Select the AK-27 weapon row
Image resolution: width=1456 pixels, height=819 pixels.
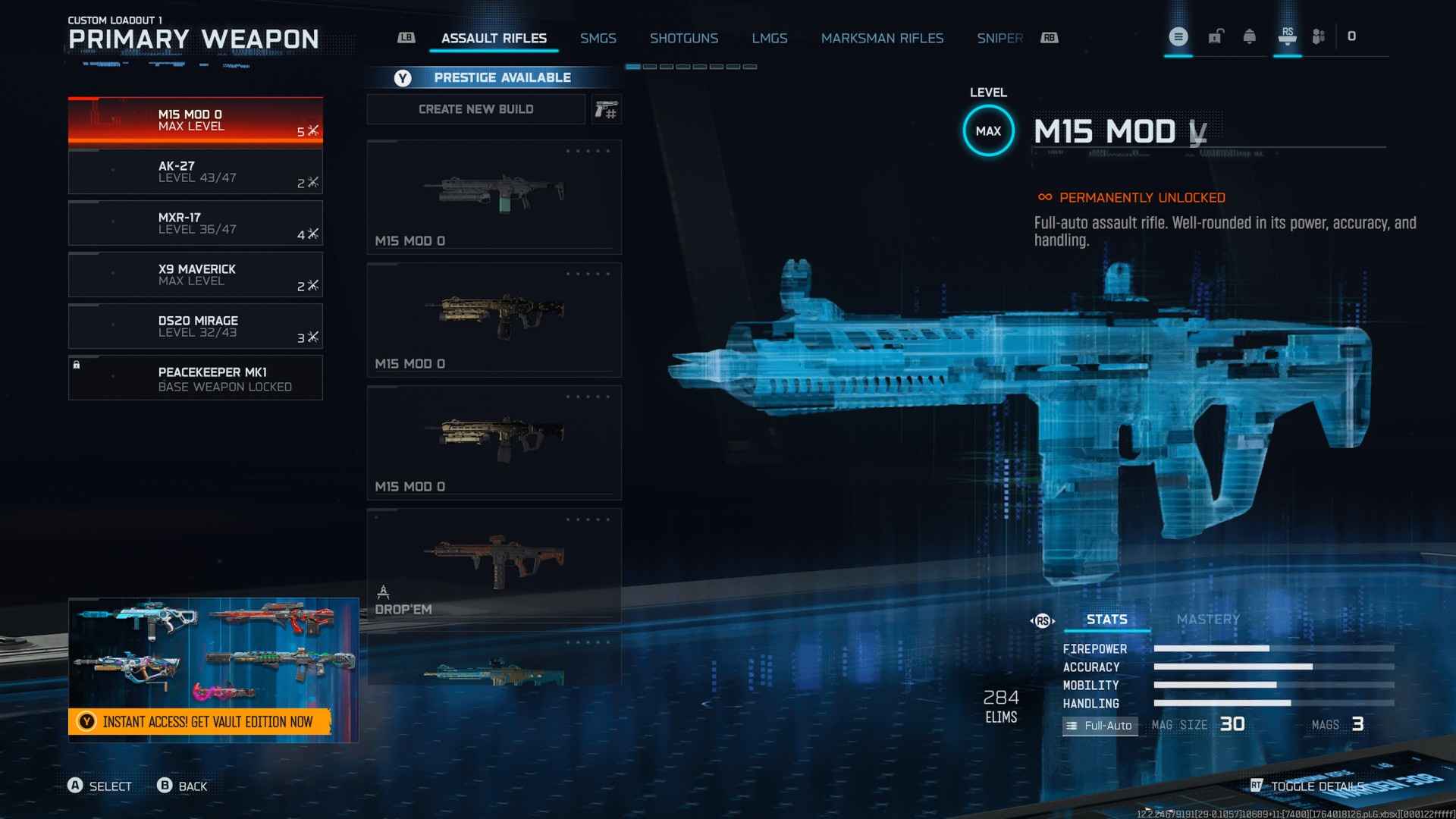tap(195, 172)
